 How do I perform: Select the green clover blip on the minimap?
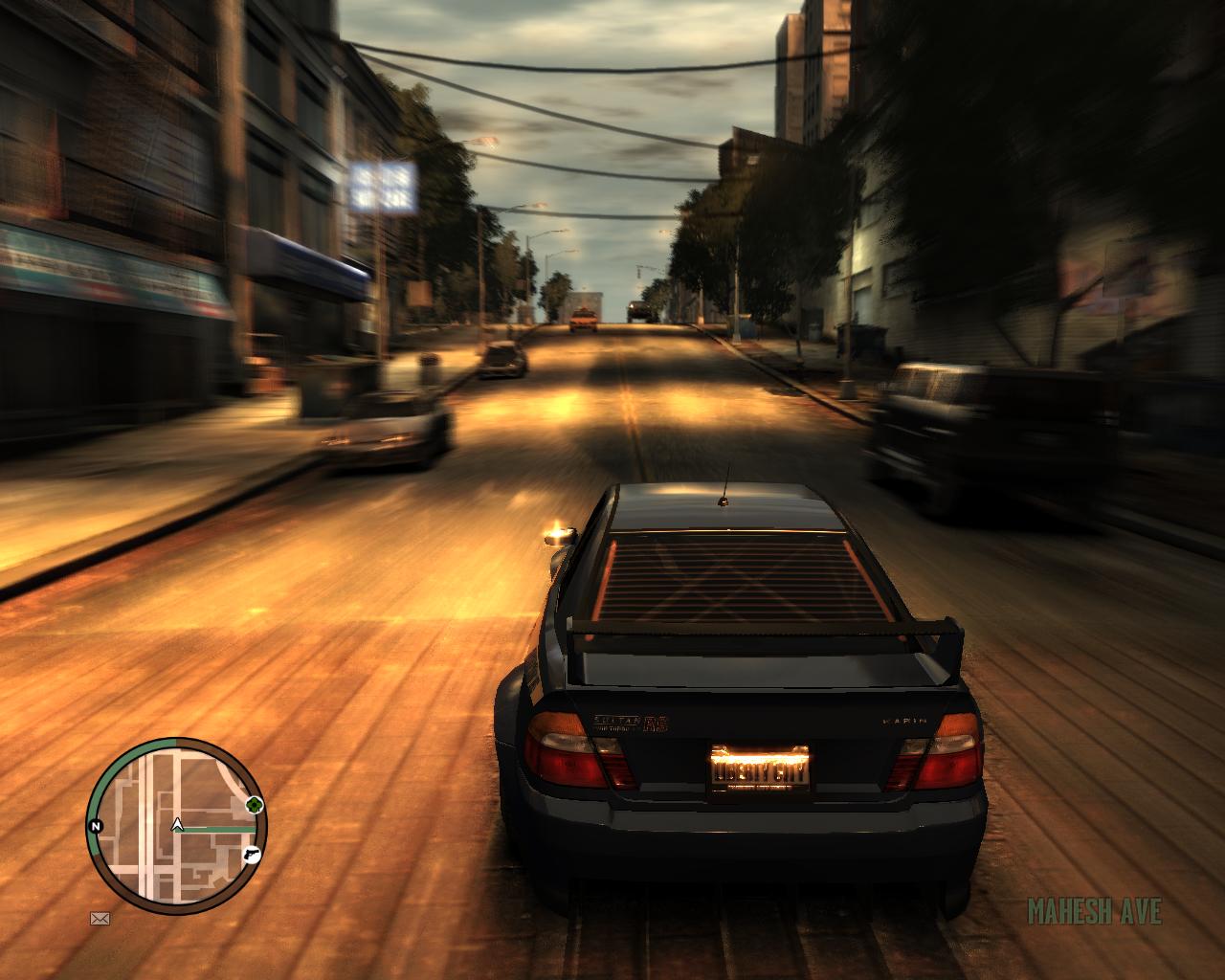tap(254, 804)
